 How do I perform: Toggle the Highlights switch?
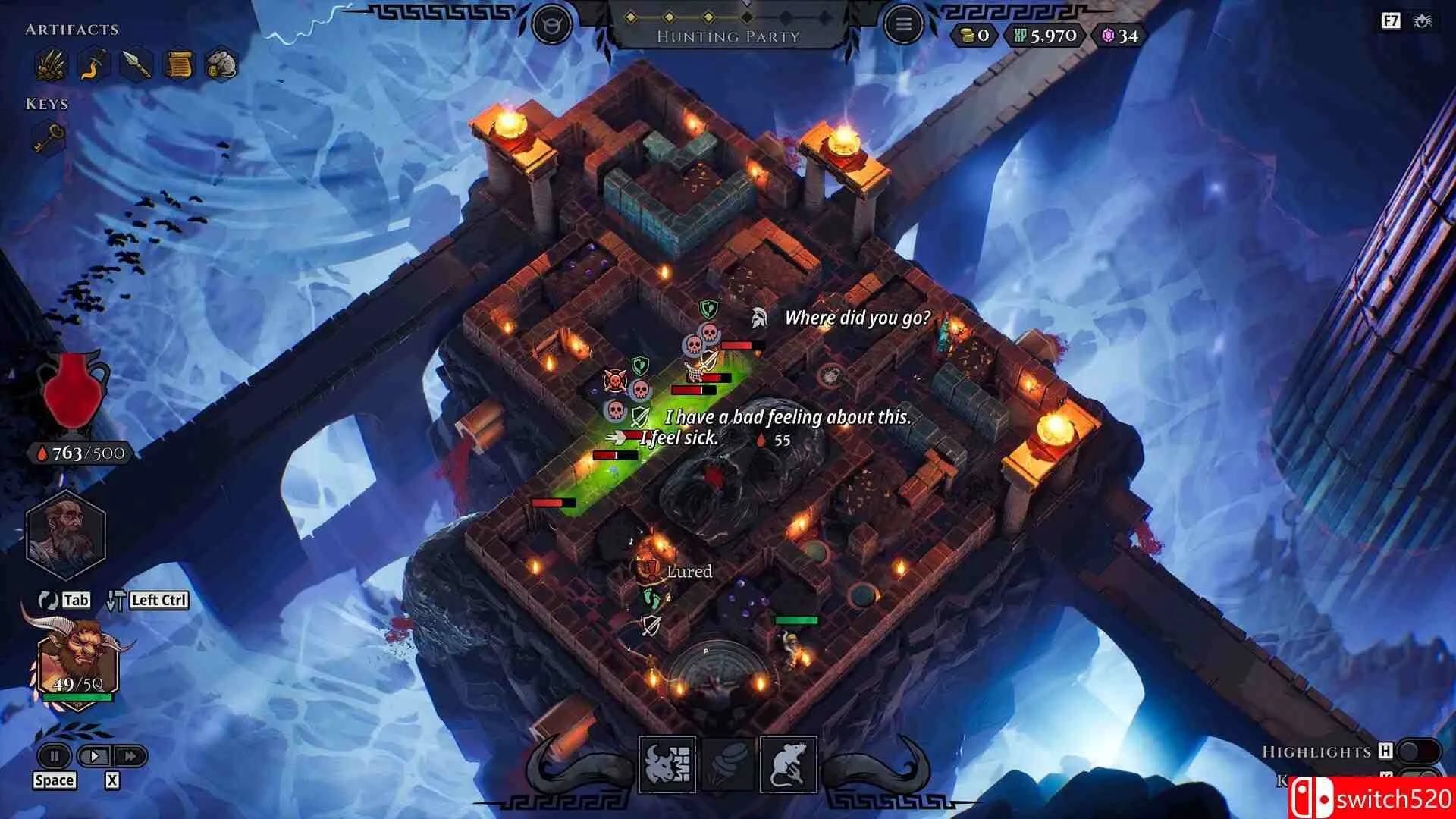pyautogui.click(x=1418, y=752)
